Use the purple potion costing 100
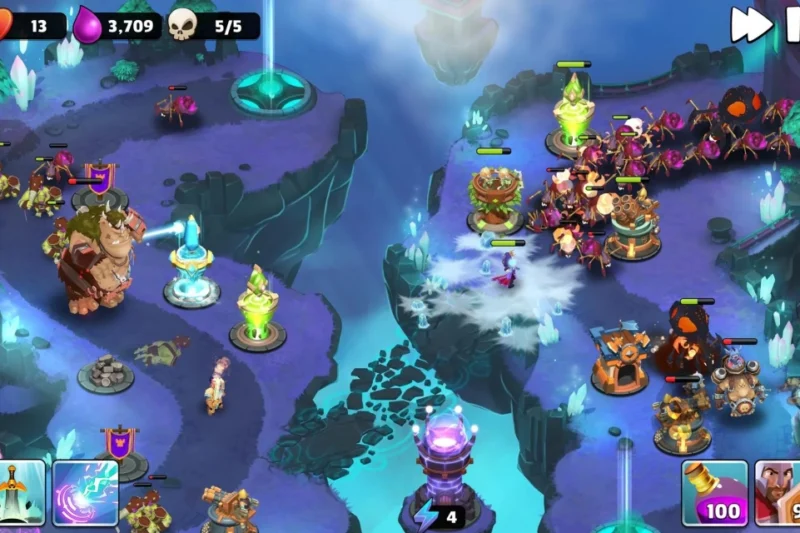Screen dimensions: 800x533 click(715, 492)
